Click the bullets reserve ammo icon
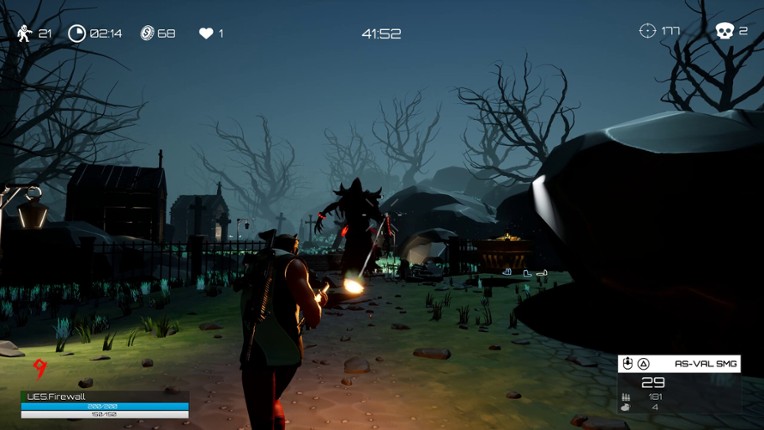The height and width of the screenshot is (430, 764). coord(626,396)
